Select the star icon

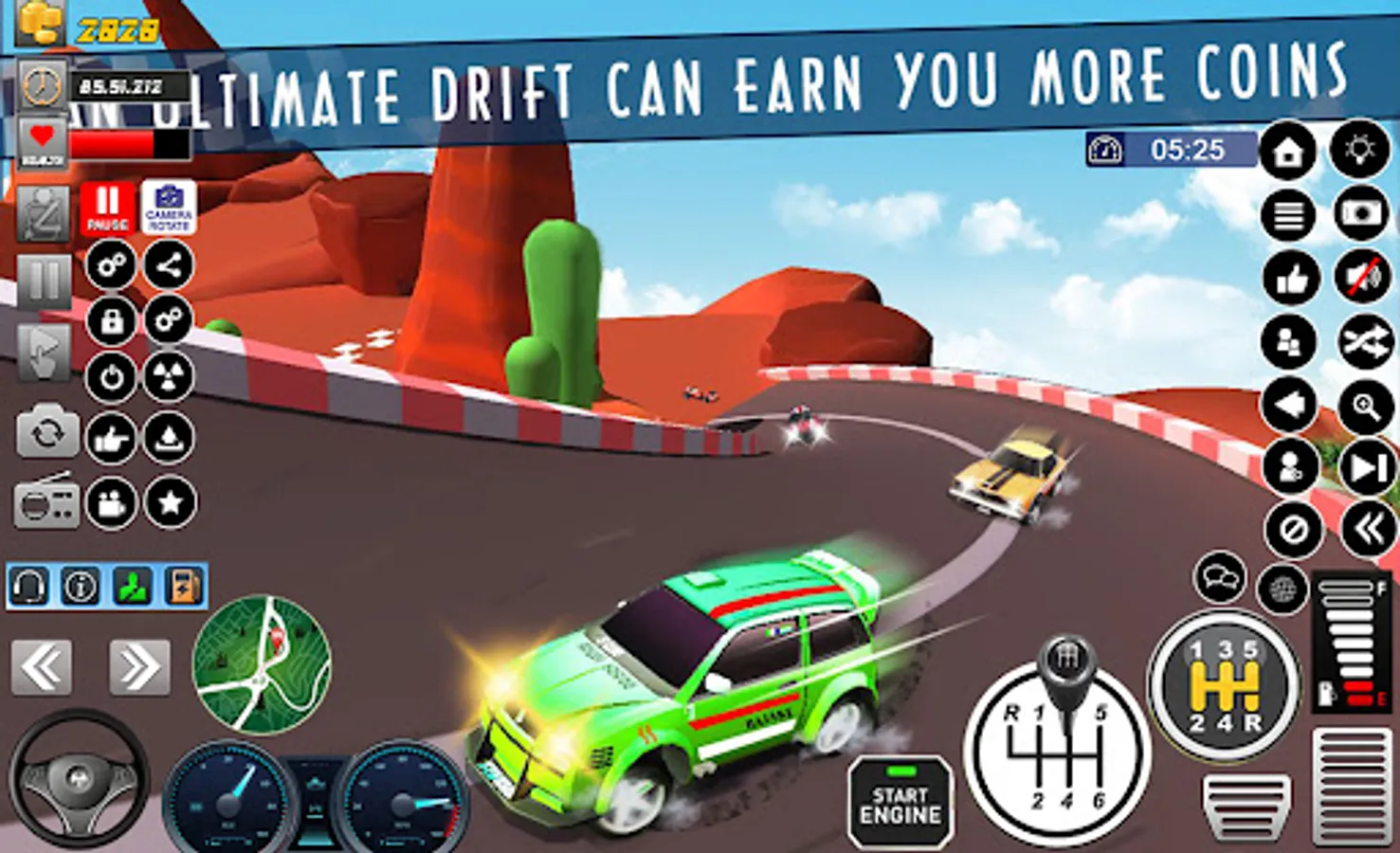coord(171,501)
